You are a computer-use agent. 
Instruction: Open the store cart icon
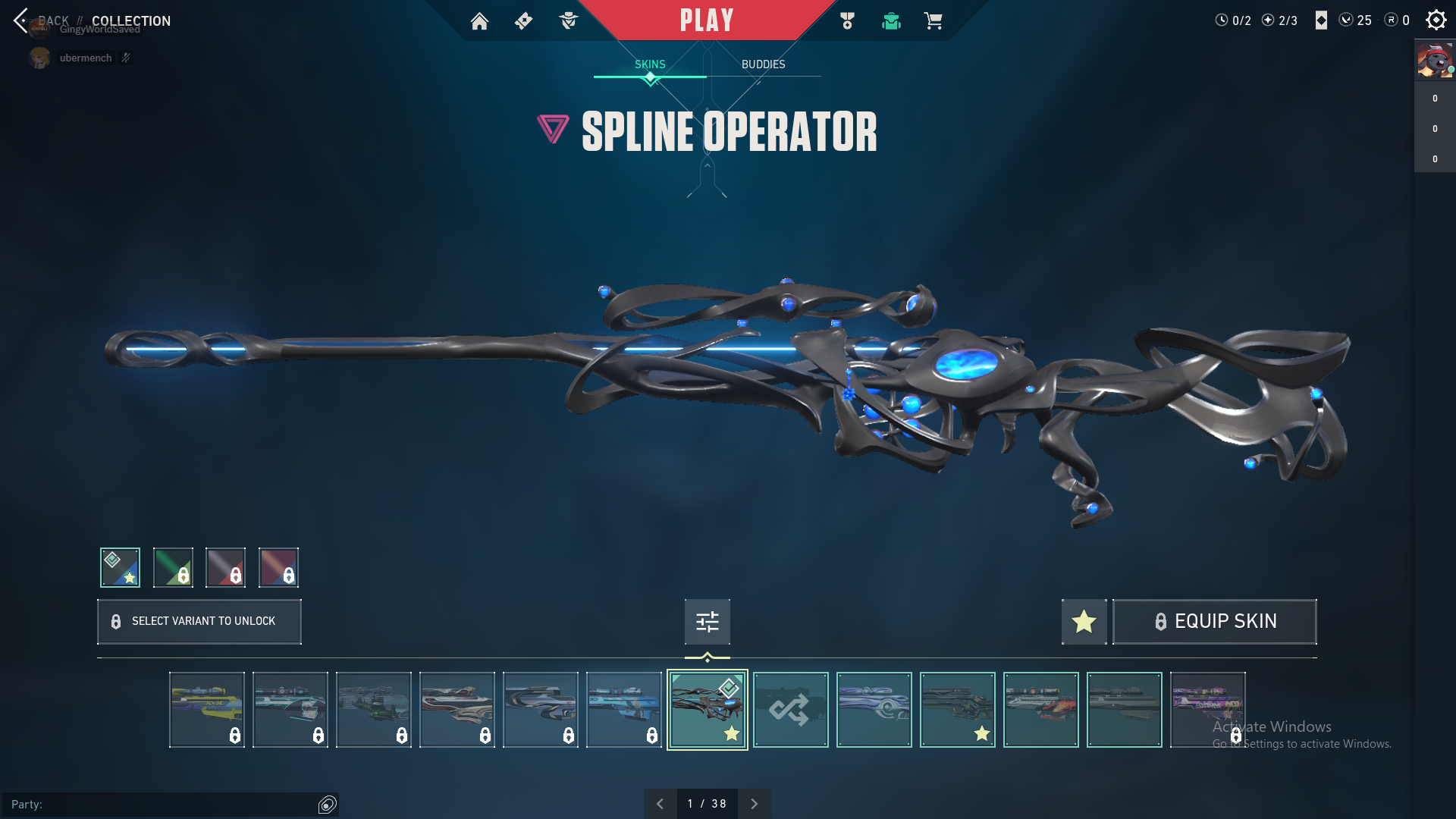point(933,21)
